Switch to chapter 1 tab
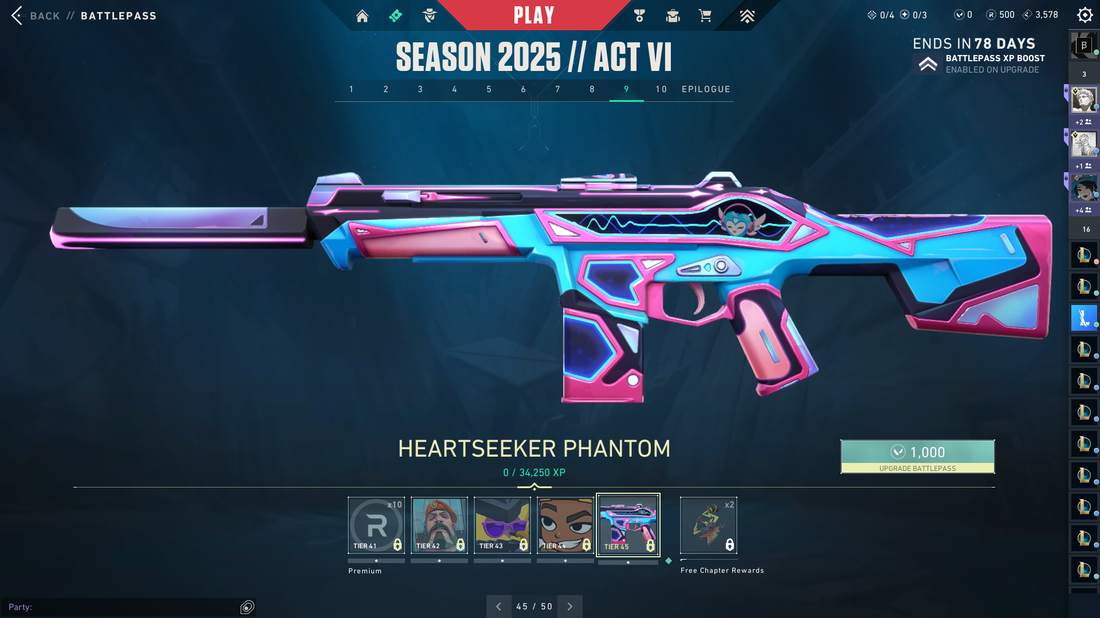The height and width of the screenshot is (618, 1100). coord(351,90)
